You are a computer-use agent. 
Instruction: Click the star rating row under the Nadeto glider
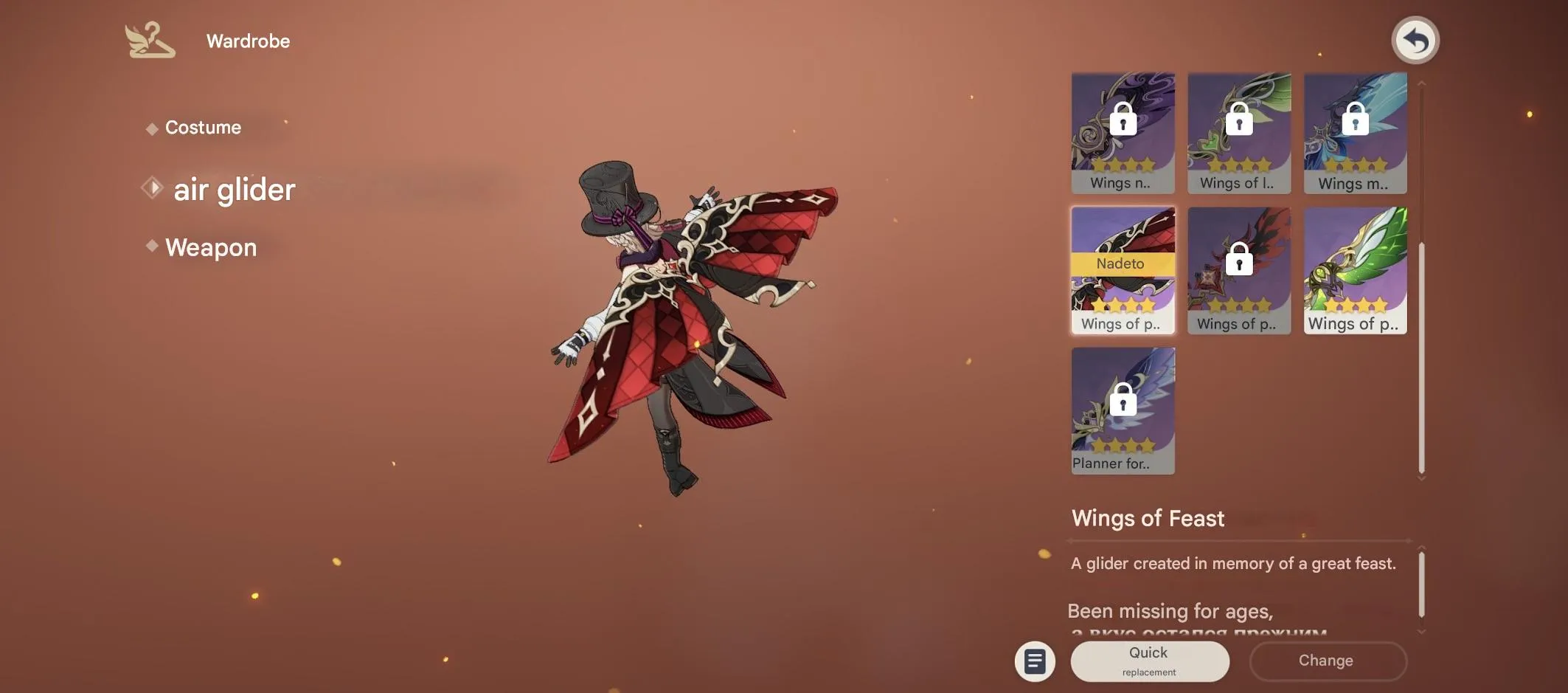pyautogui.click(x=1123, y=304)
